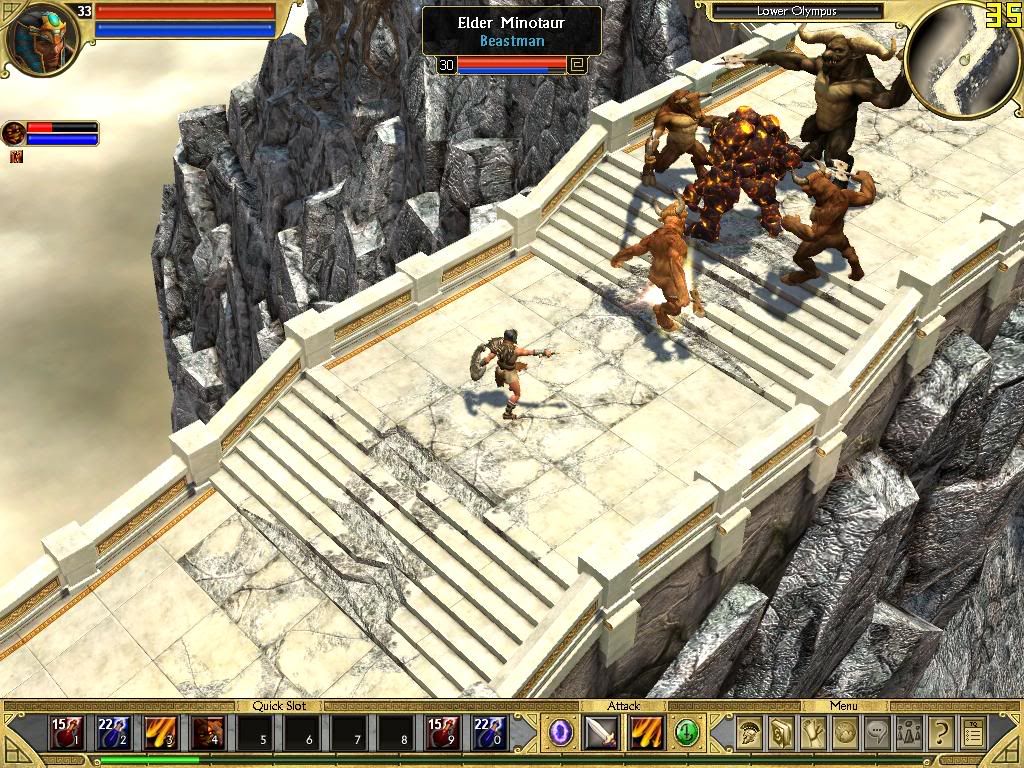The width and height of the screenshot is (1024, 768).
Task: Select the sword primary attack icon
Action: (602, 734)
